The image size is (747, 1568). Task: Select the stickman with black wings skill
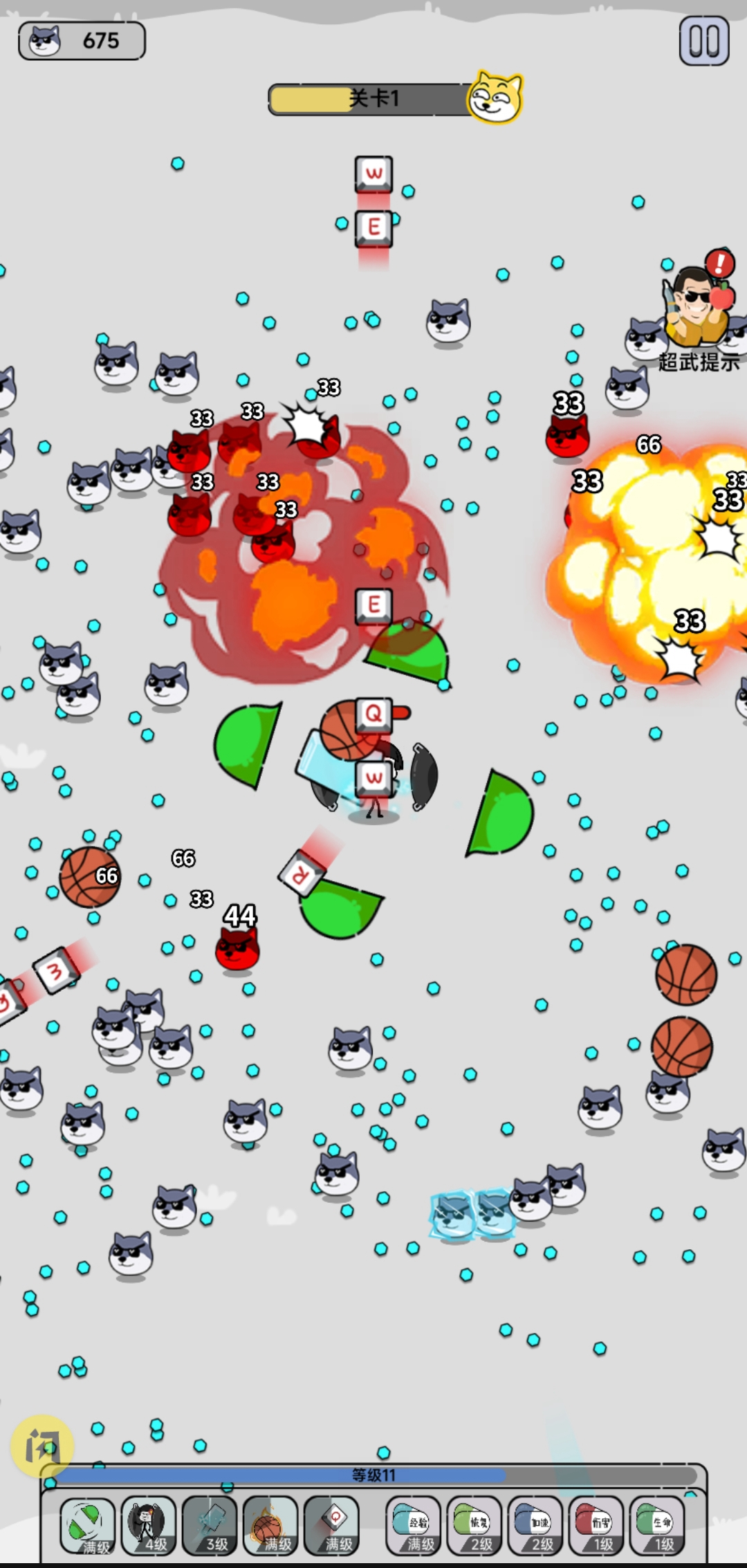point(148,1524)
